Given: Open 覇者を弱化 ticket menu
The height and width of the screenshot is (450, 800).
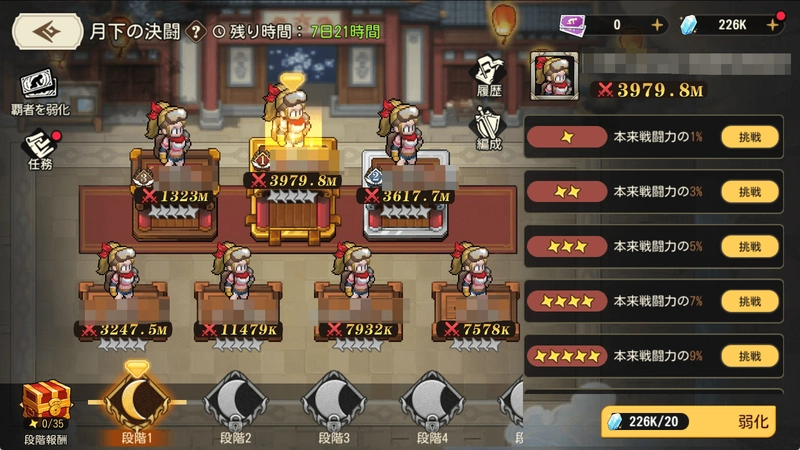Looking at the screenshot, I should click(x=37, y=88).
